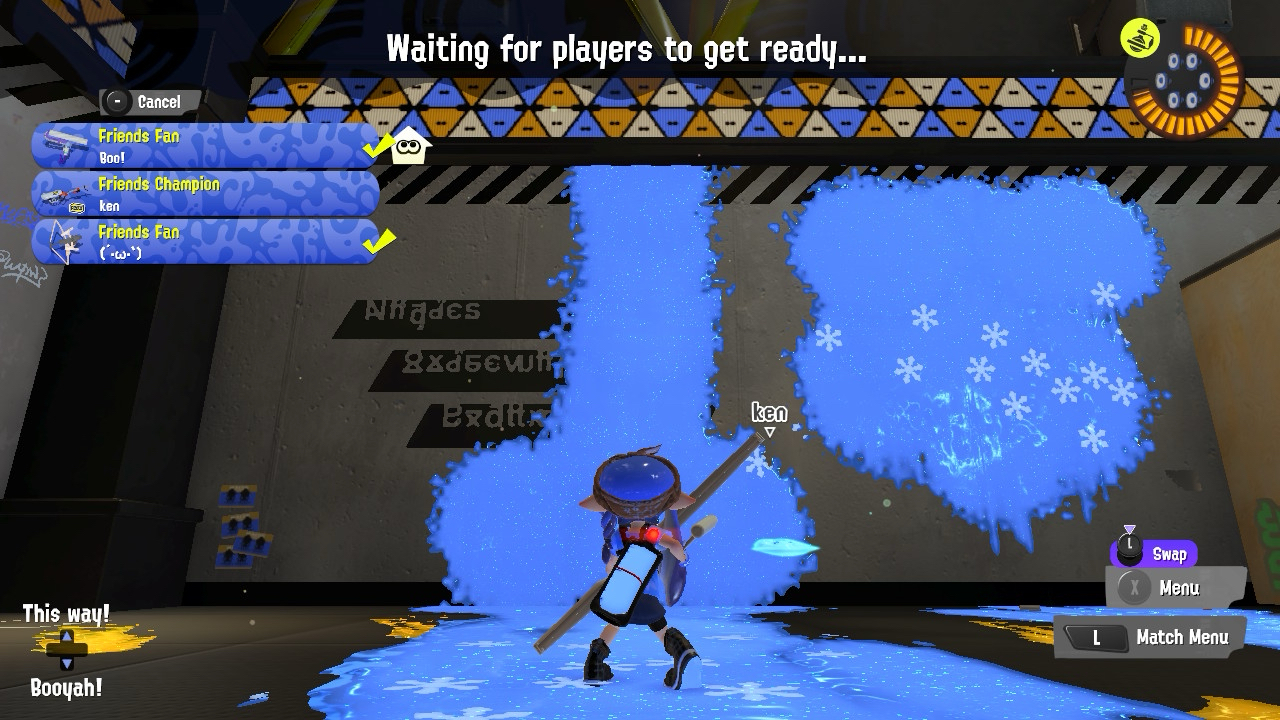The image size is (1280, 720).
Task: Click the special weapon gauge icon
Action: [x=1182, y=80]
